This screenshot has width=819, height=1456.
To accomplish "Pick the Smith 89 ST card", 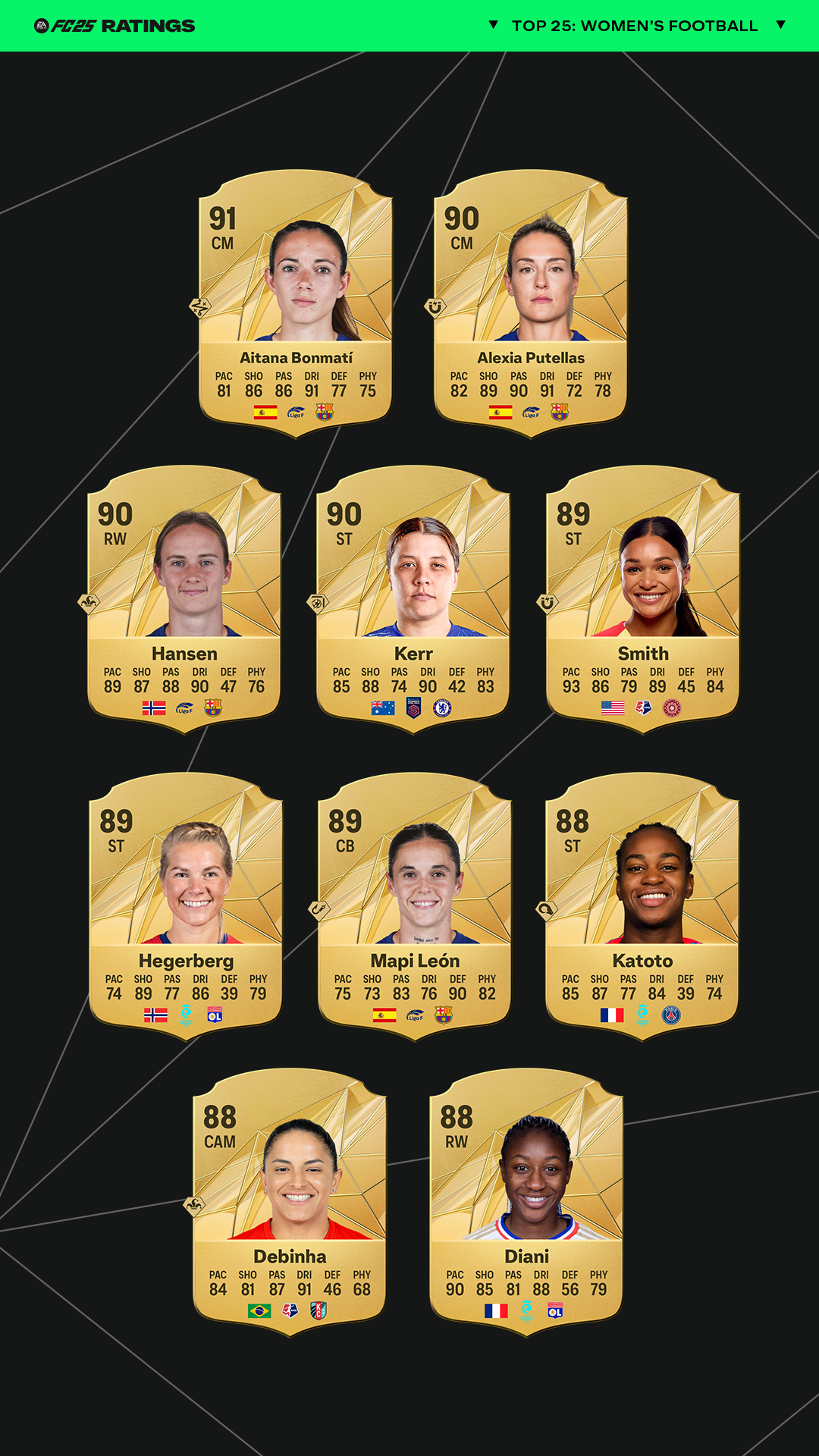I will [643, 599].
